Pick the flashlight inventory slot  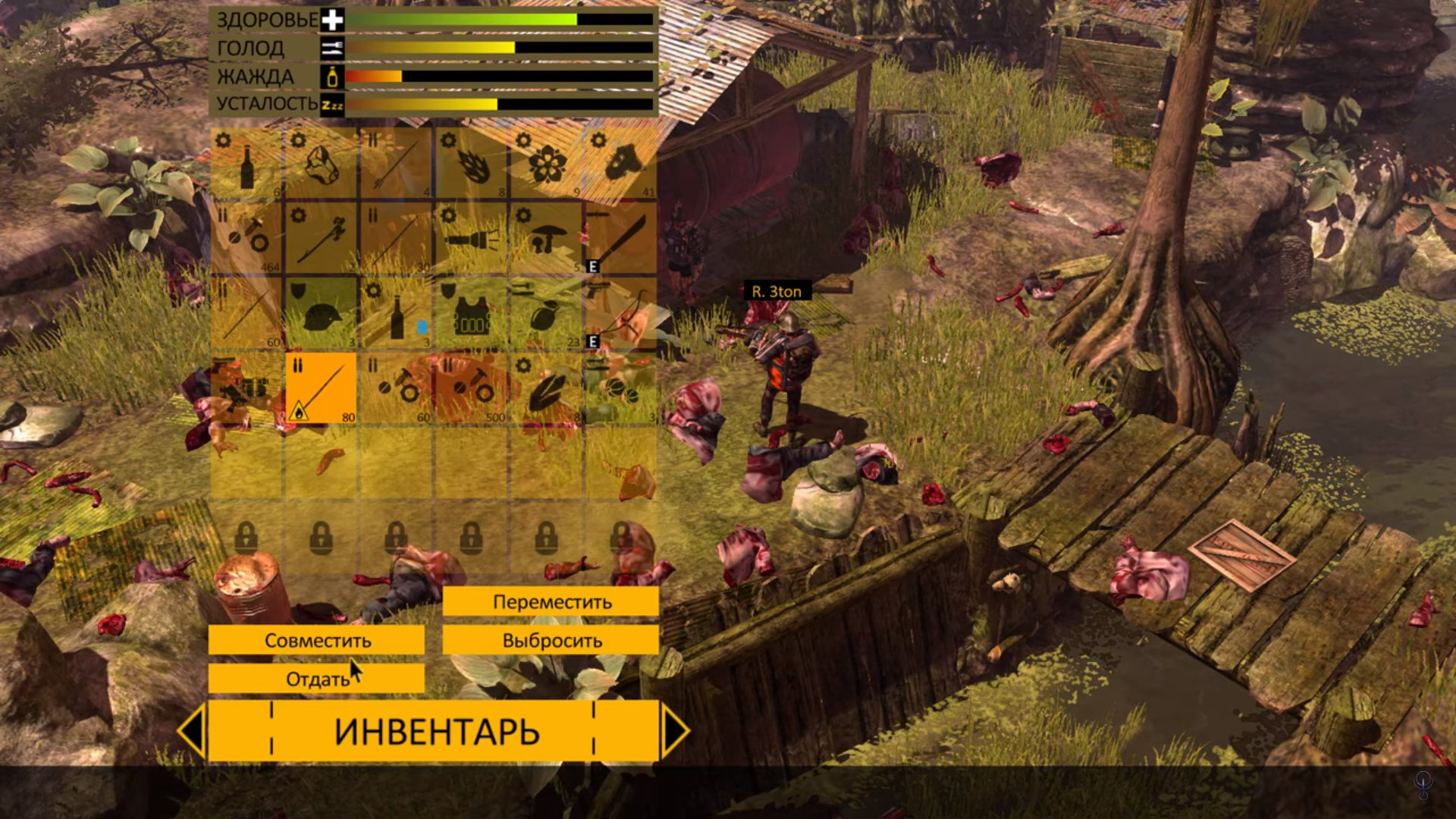point(472,238)
